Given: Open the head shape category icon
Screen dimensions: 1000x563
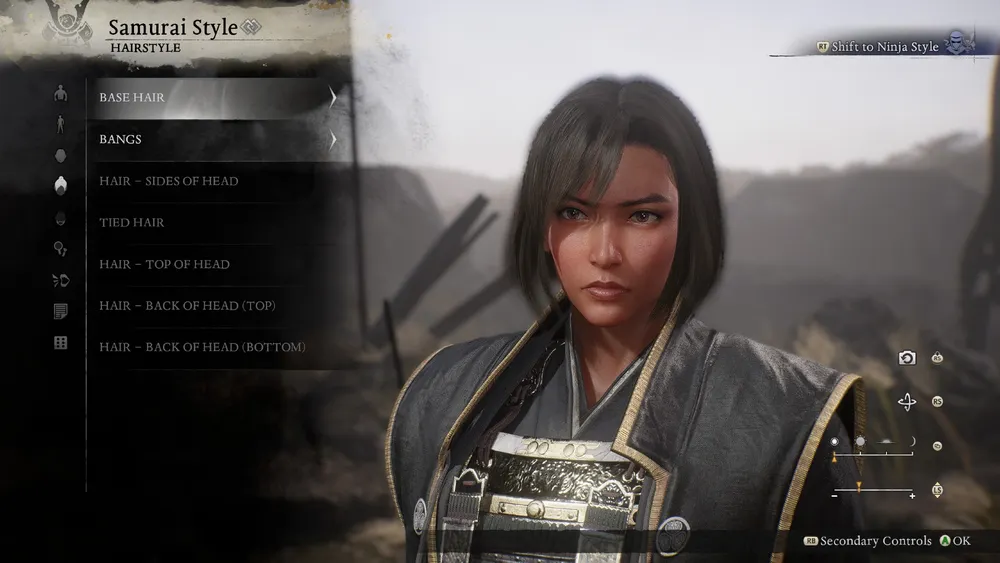Looking at the screenshot, I should (x=61, y=155).
